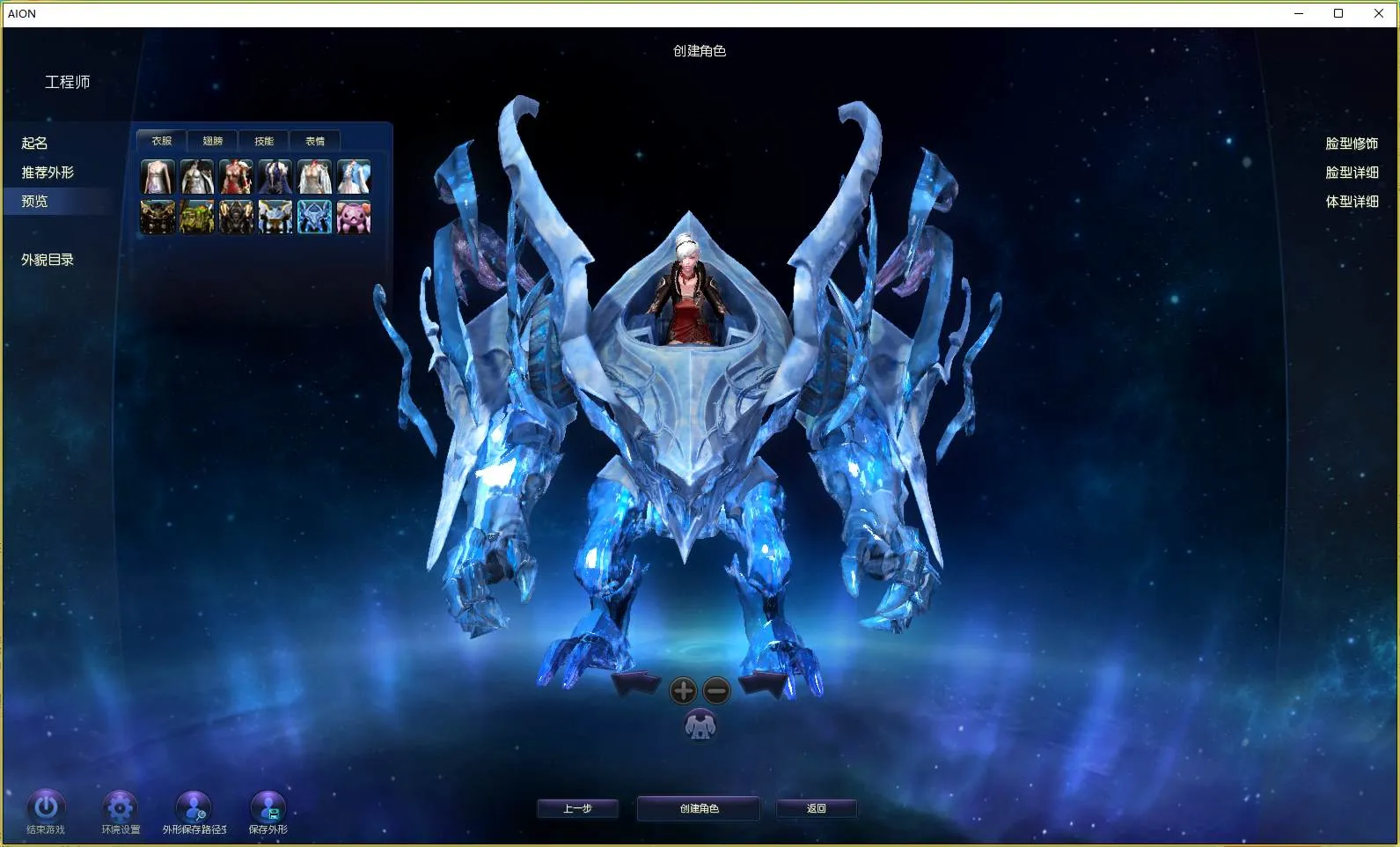Show the 表情 expressions tab
Screen dimensions: 1400x847
(x=315, y=141)
